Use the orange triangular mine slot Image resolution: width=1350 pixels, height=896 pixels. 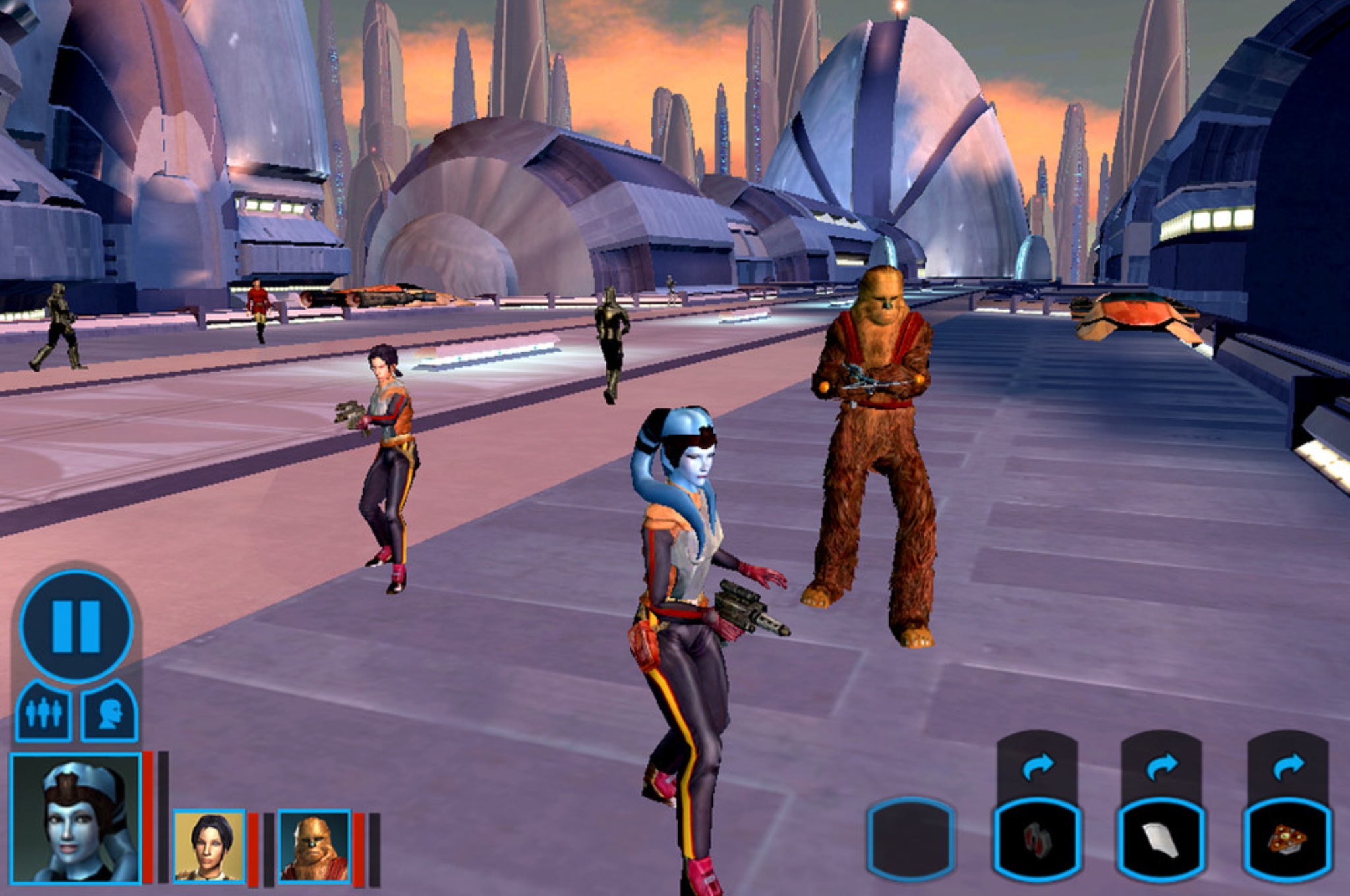click(x=1287, y=839)
